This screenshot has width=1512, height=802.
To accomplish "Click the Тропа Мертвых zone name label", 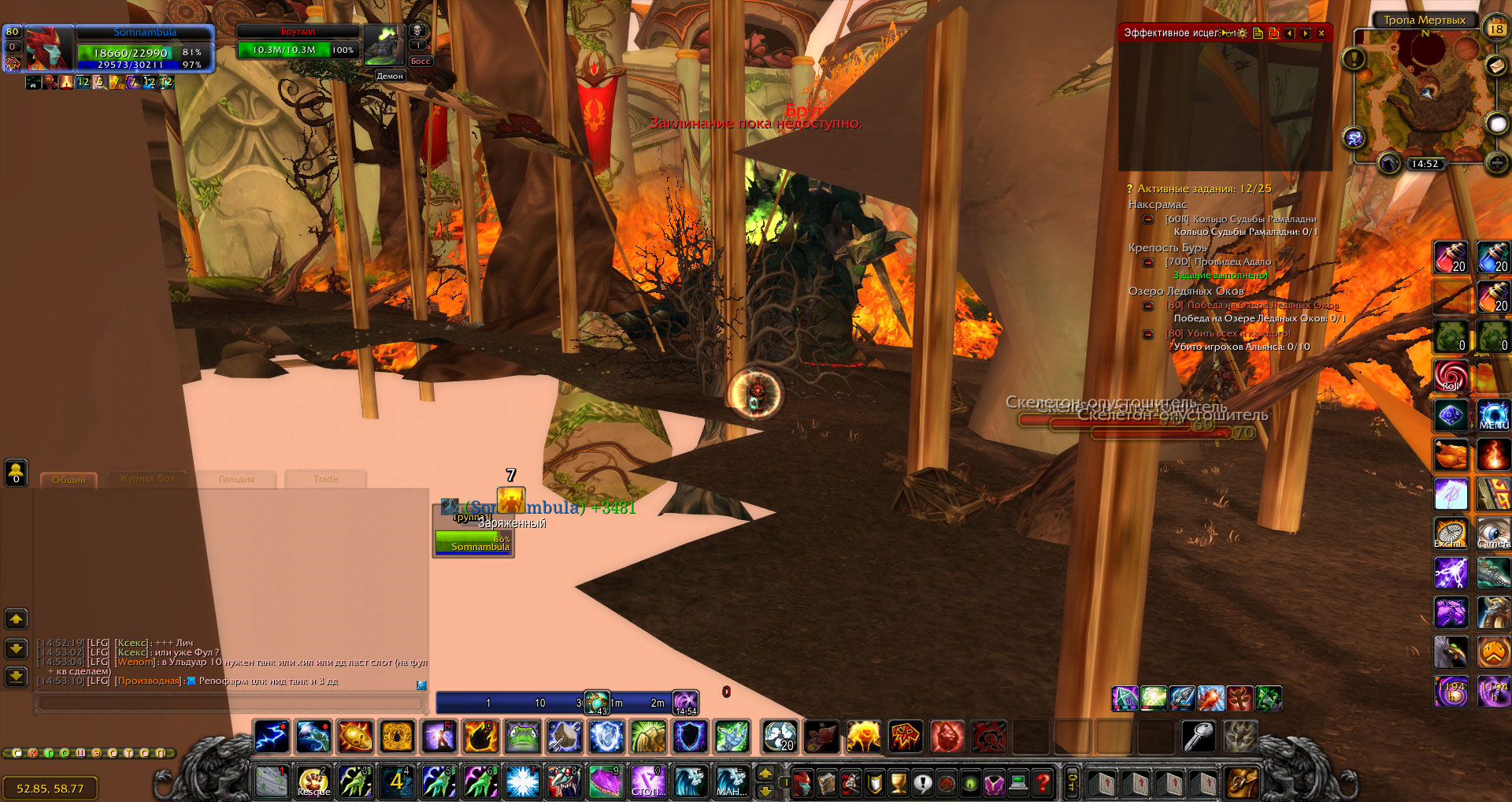I will tap(1425, 20).
